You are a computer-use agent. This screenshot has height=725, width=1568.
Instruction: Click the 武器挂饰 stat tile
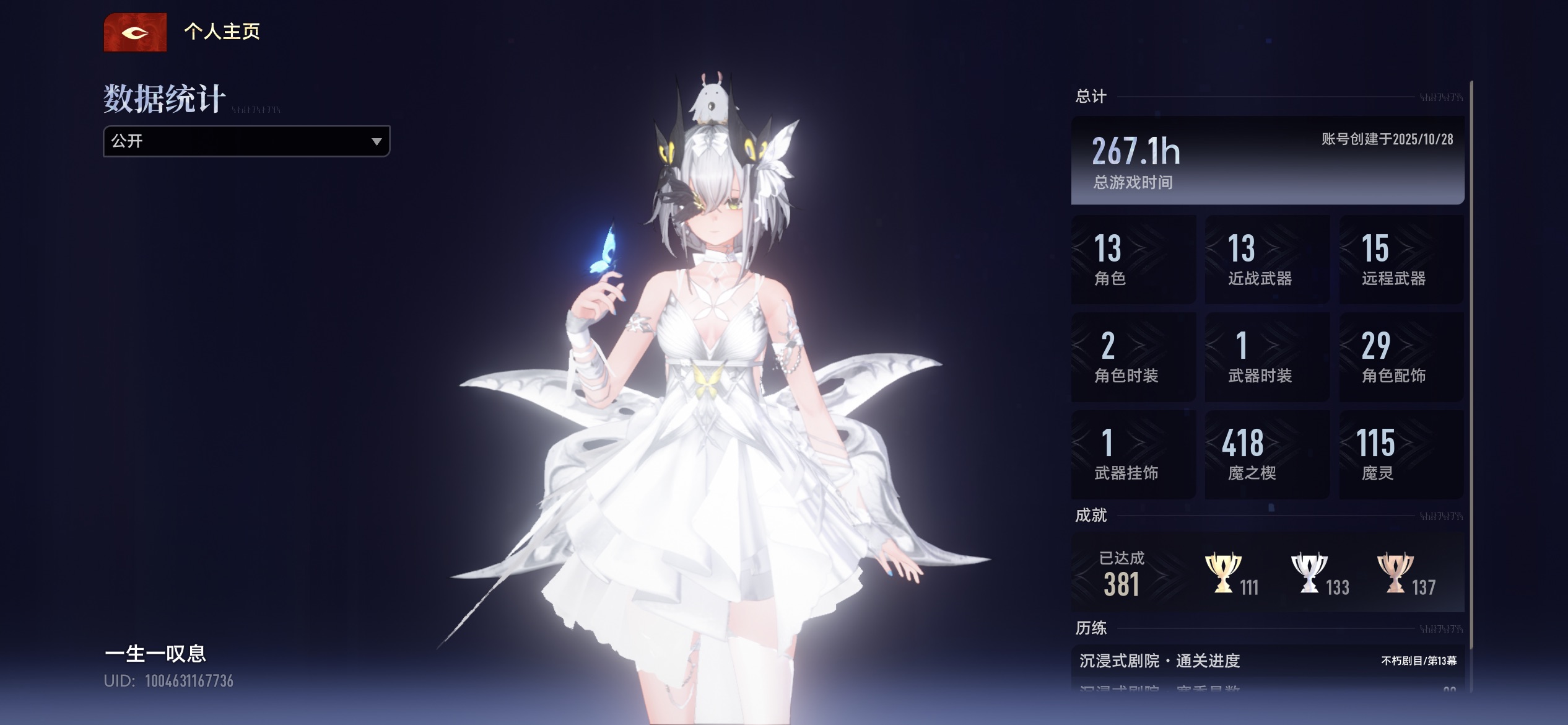1133,454
